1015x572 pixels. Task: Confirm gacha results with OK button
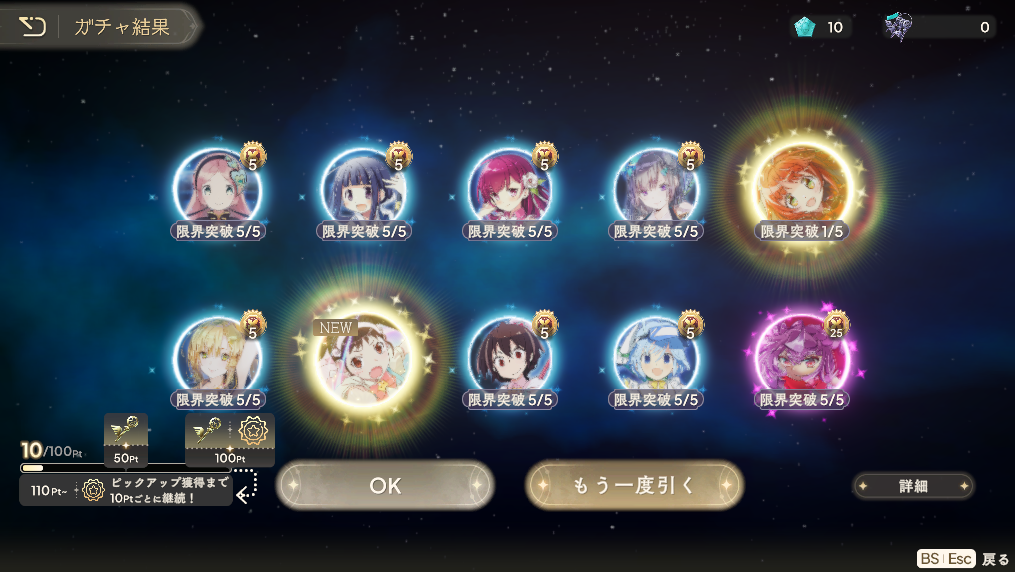coord(385,485)
